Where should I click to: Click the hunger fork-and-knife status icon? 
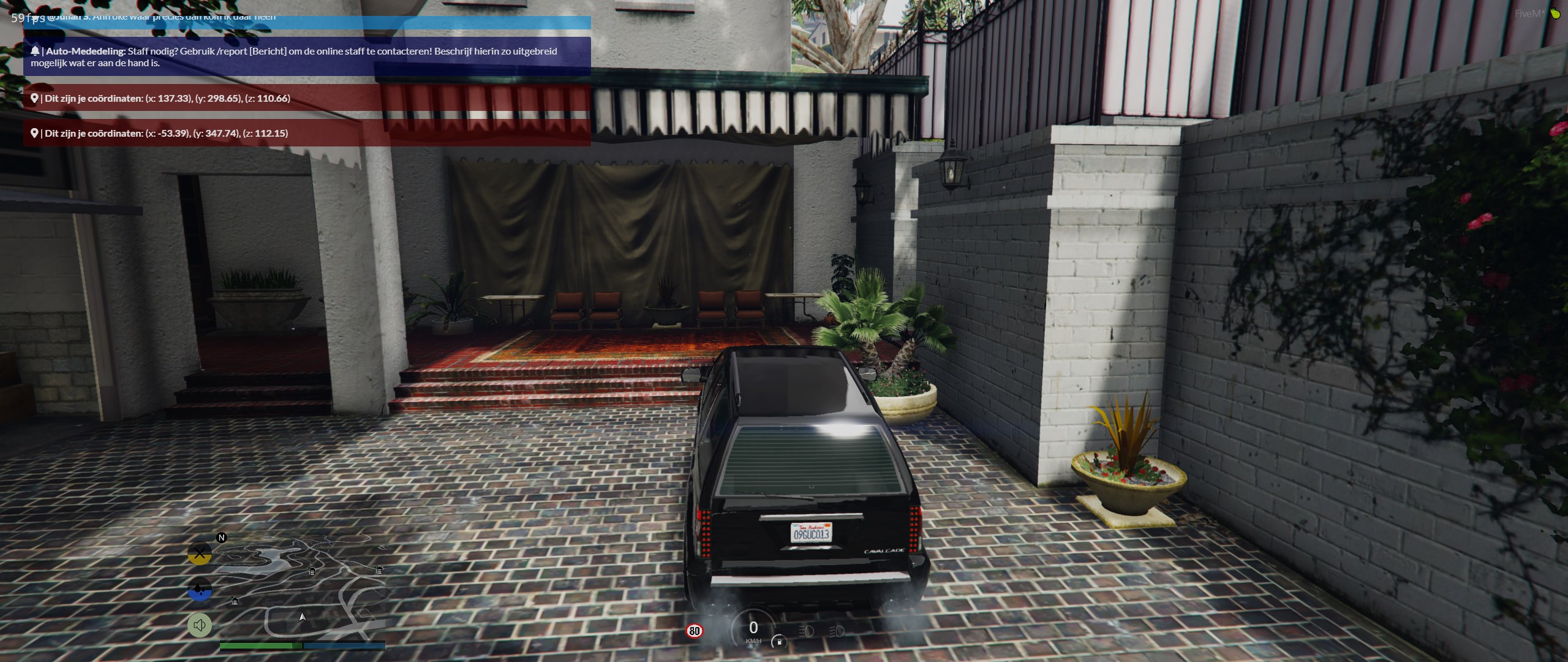pos(200,554)
